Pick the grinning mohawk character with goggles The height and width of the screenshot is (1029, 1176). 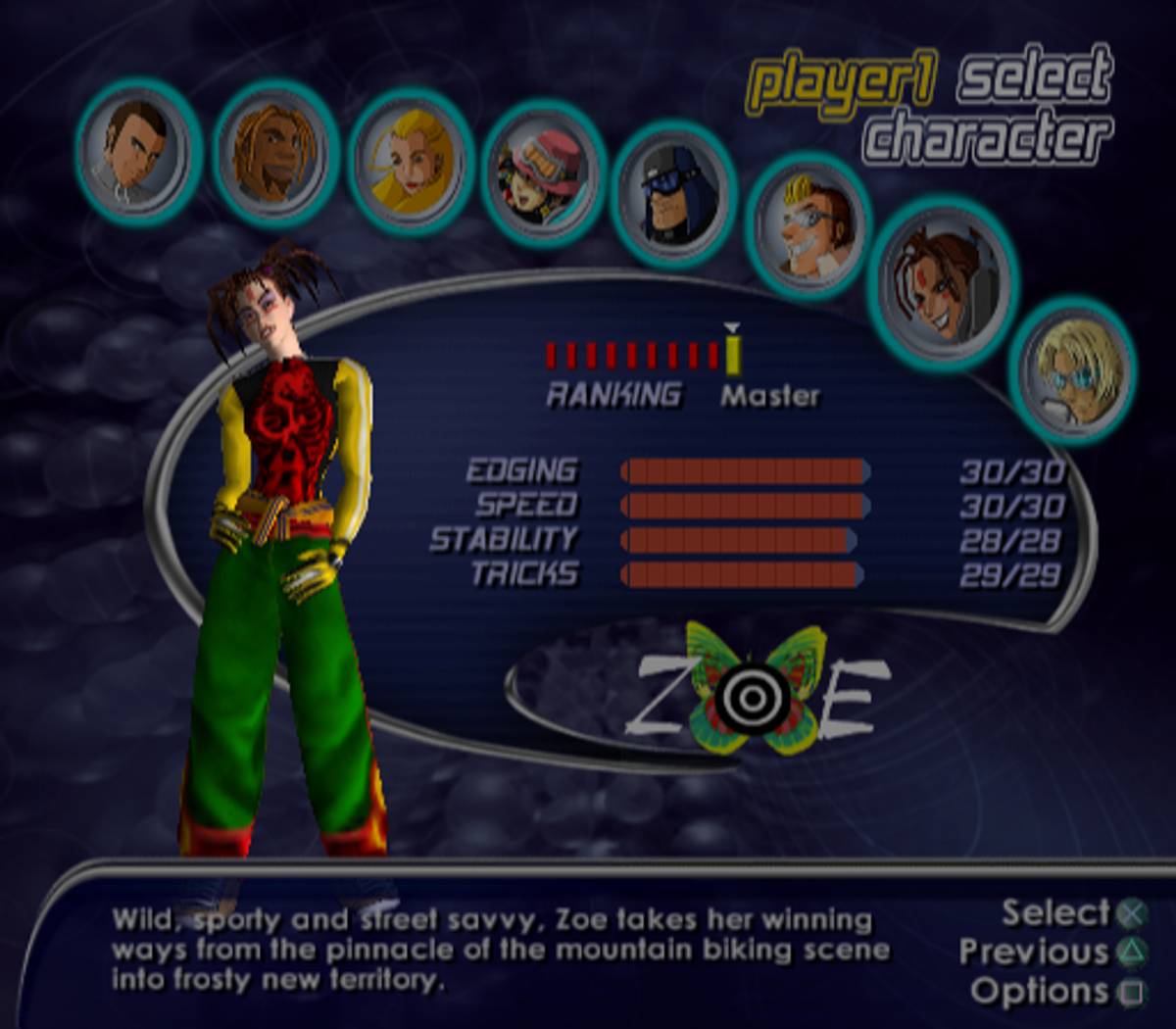[809, 225]
